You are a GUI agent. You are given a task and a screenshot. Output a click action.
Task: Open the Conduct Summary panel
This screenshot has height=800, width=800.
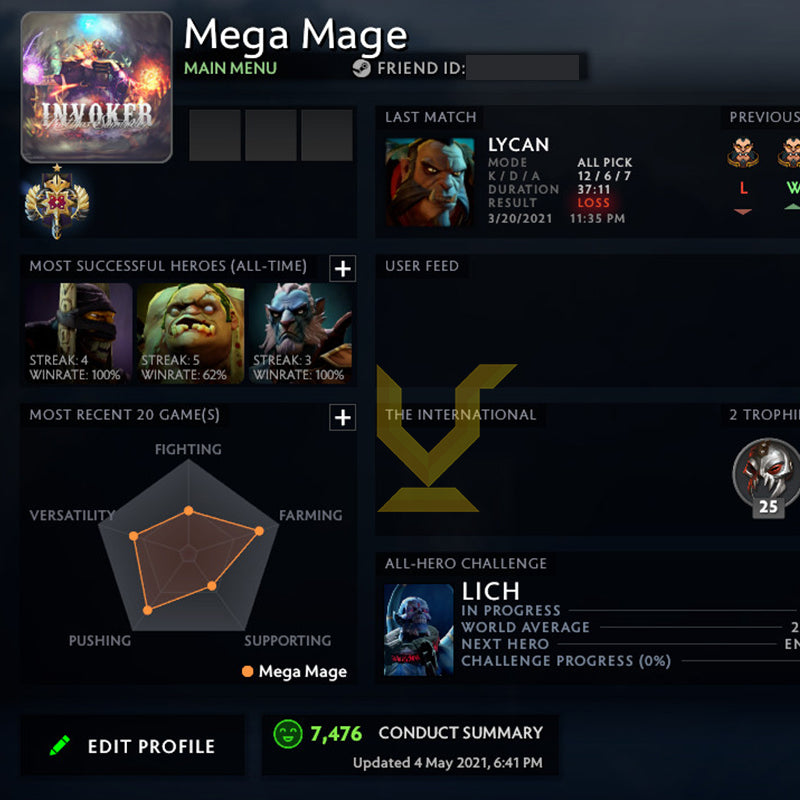410,745
